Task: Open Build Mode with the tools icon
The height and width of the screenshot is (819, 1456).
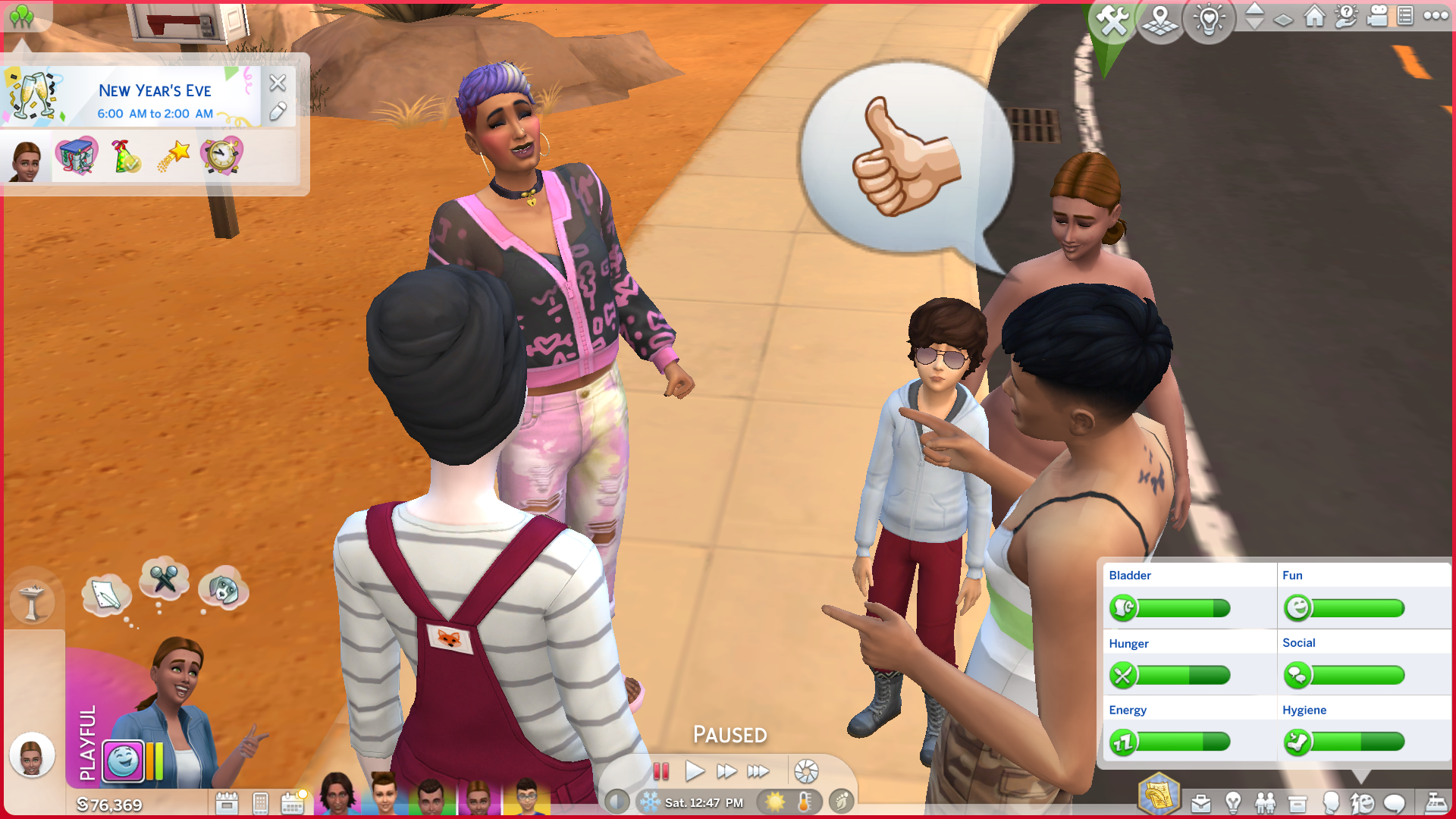Action: (1112, 20)
